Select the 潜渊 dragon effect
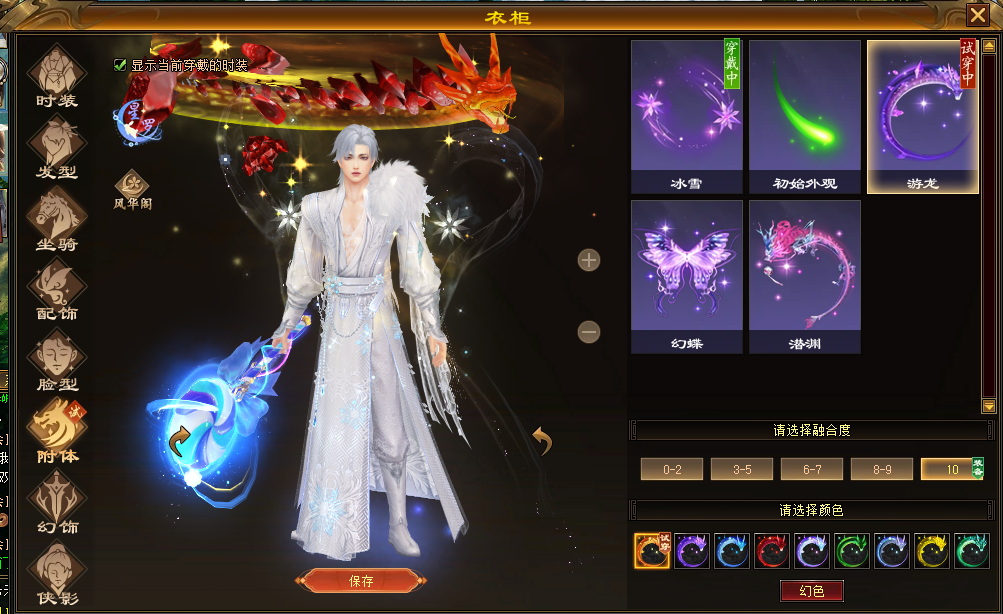The height and width of the screenshot is (614, 1003). (x=804, y=276)
